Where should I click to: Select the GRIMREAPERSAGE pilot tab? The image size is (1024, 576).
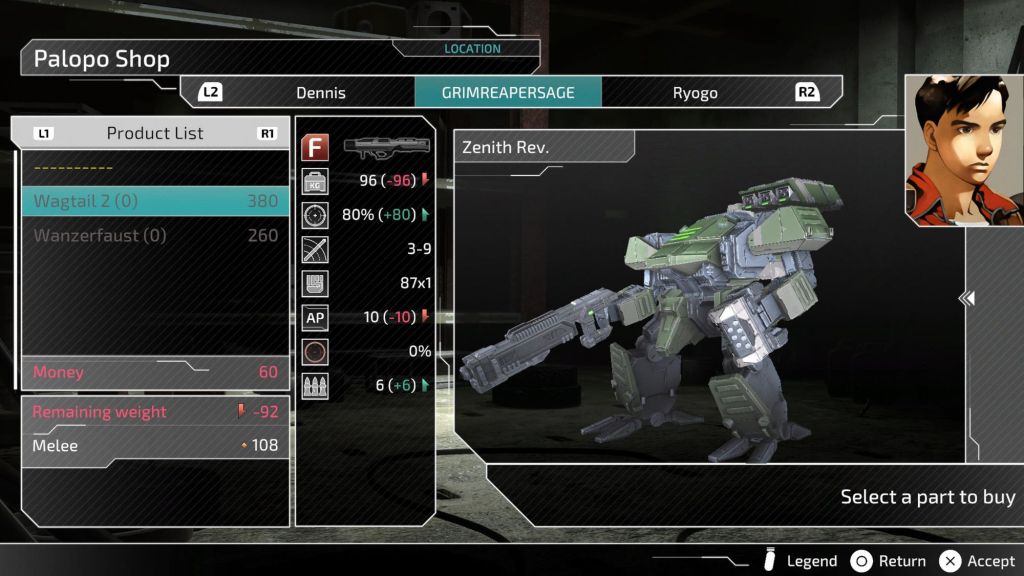(508, 93)
